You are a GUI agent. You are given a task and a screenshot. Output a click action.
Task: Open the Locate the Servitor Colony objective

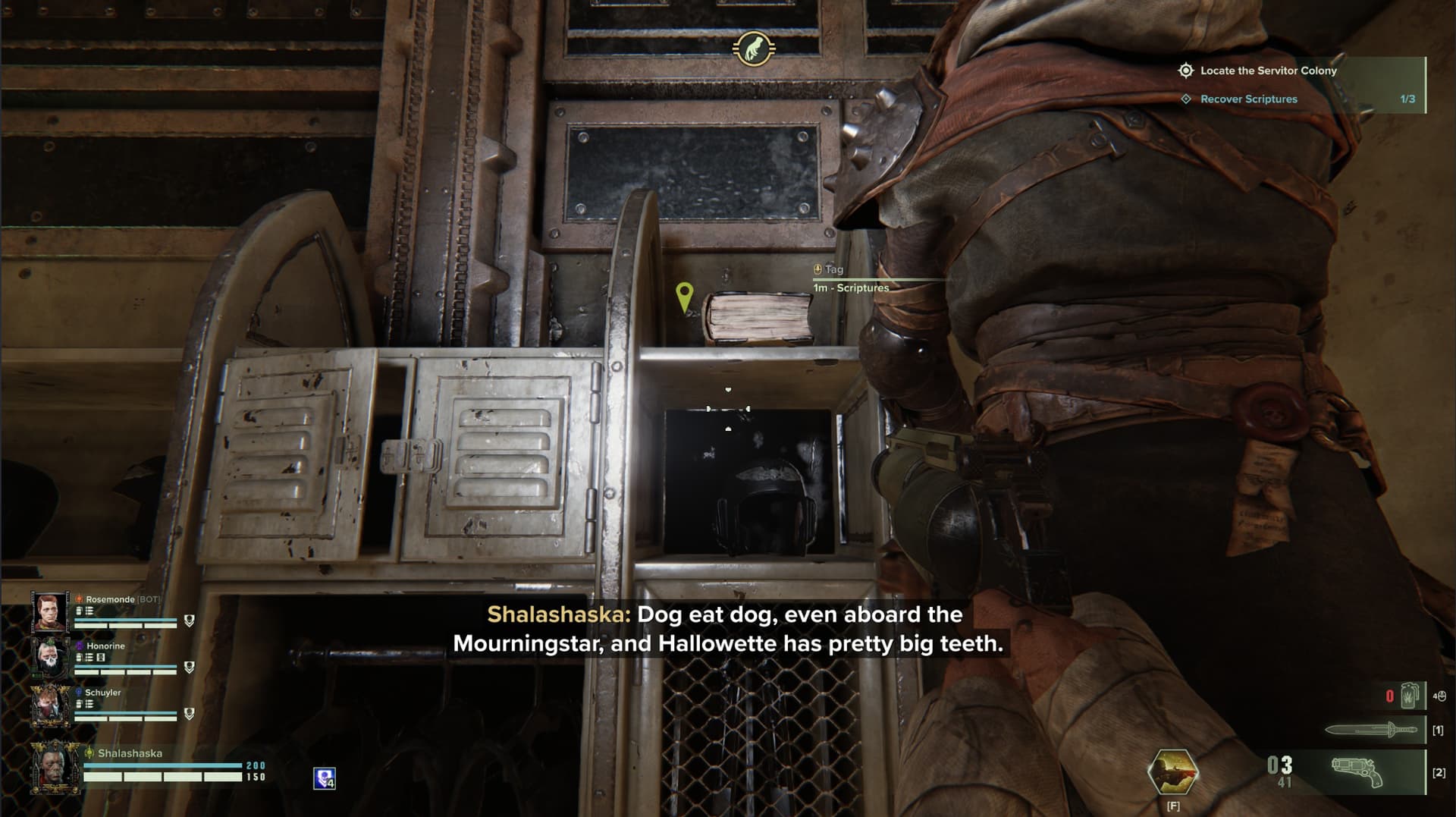[1268, 71]
